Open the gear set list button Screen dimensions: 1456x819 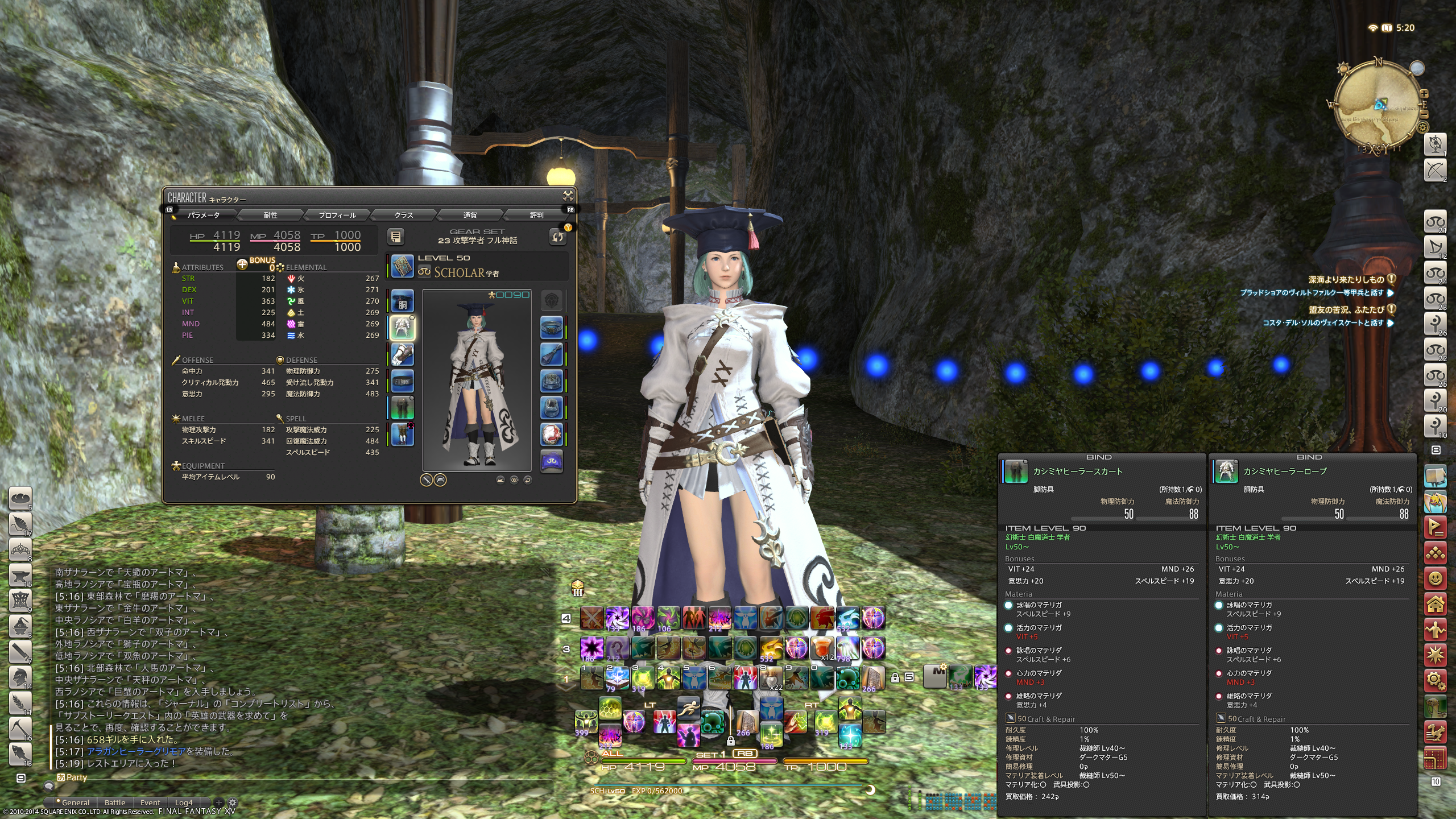[x=396, y=237]
